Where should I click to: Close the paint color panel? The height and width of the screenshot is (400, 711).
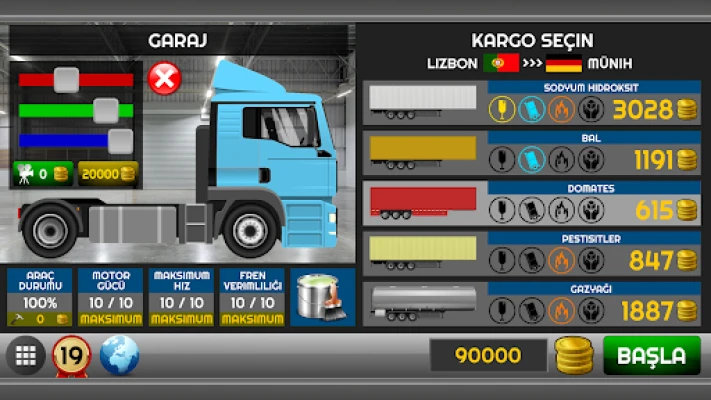[x=163, y=77]
